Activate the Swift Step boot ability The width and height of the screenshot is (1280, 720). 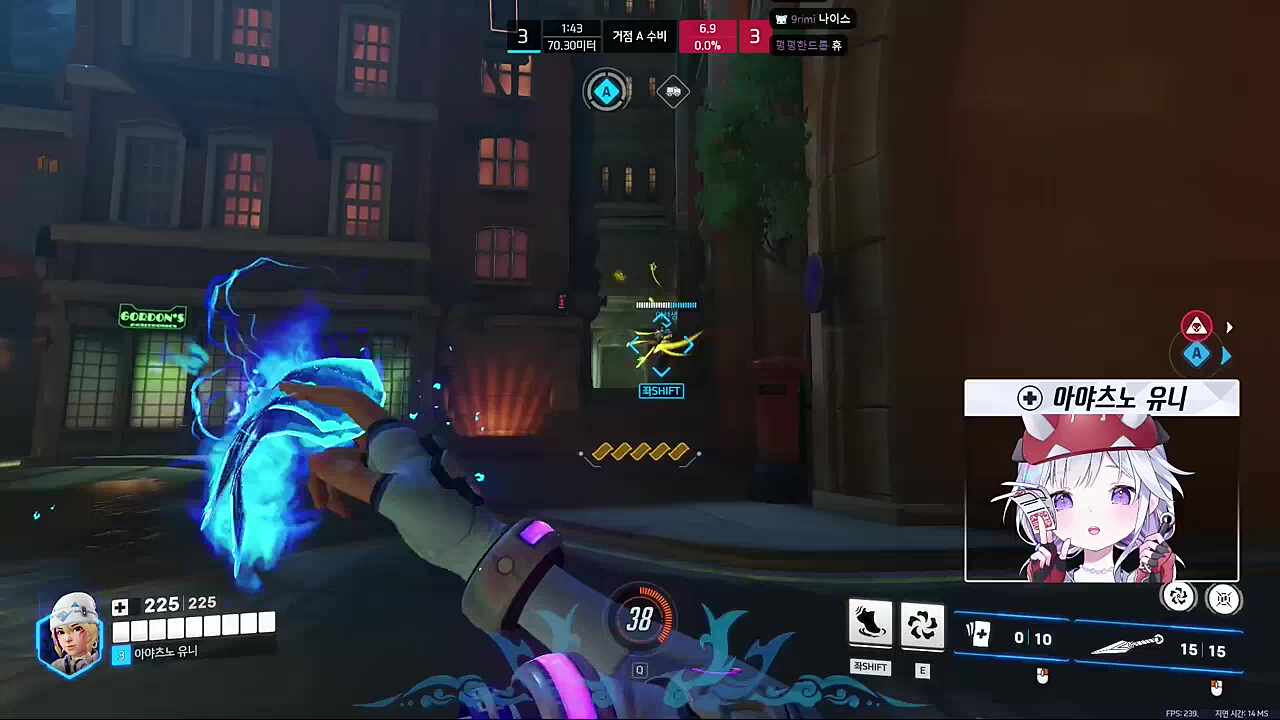870,625
